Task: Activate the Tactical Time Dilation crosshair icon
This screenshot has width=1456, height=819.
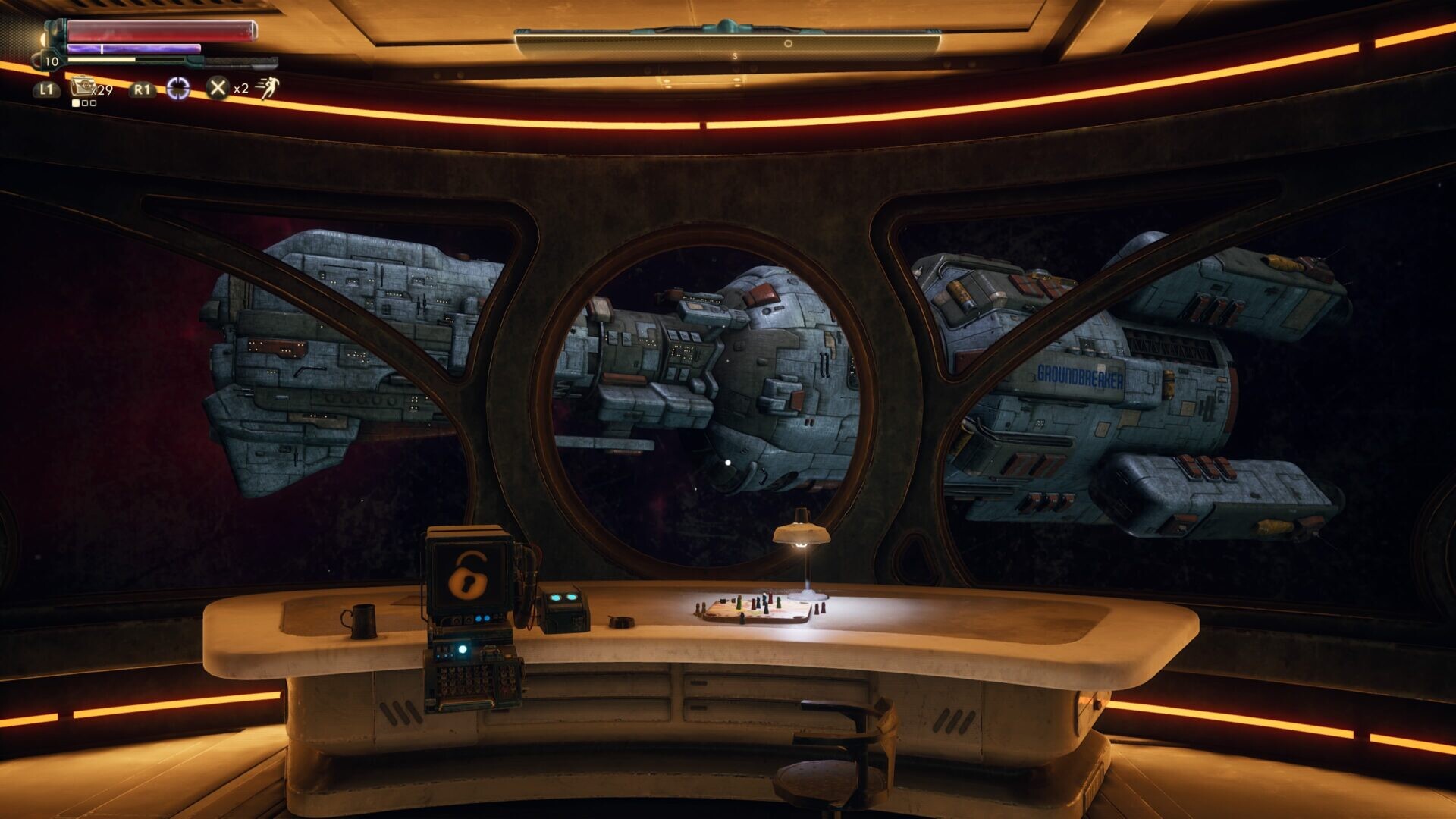Action: 178,89
